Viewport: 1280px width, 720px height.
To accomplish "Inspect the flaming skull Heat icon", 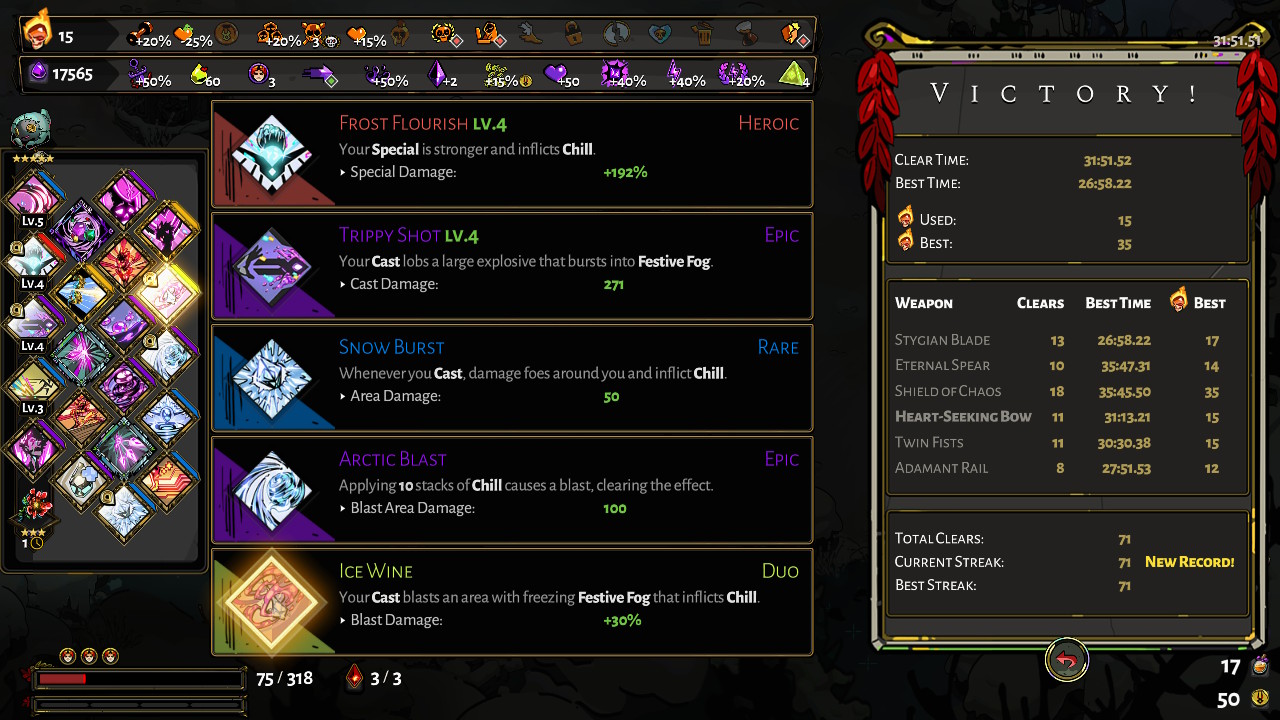I will (38, 31).
